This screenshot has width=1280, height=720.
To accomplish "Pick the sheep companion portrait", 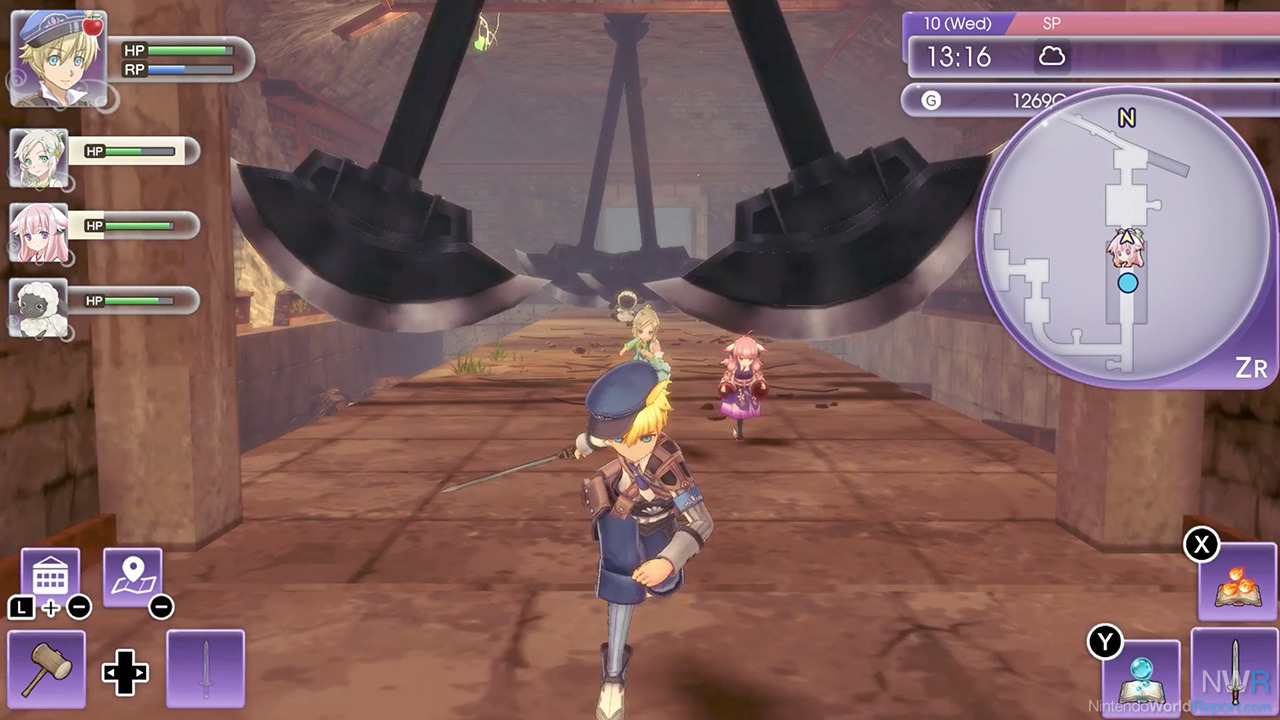I will tap(40, 307).
